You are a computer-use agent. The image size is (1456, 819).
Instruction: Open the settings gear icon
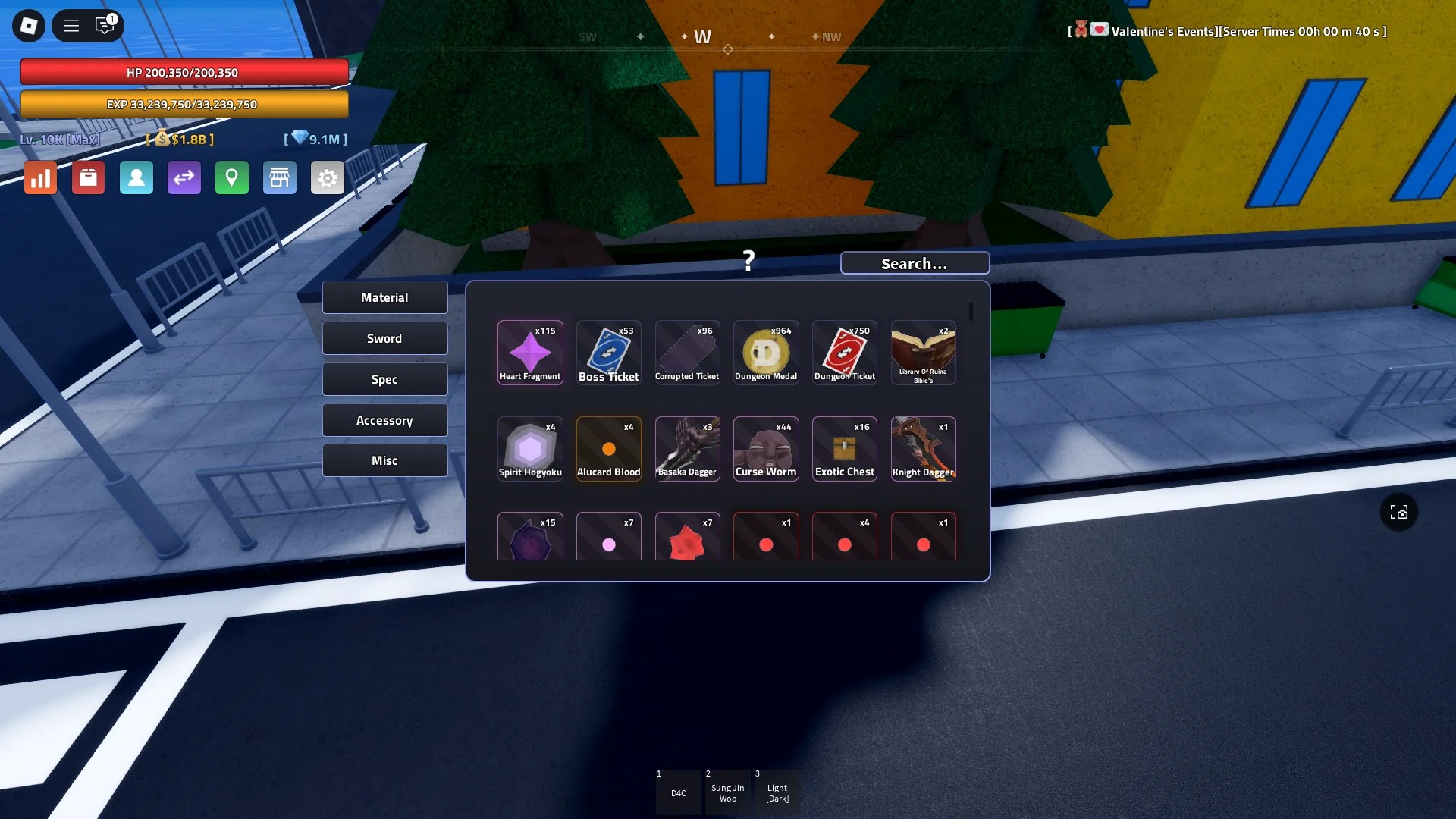tap(327, 177)
